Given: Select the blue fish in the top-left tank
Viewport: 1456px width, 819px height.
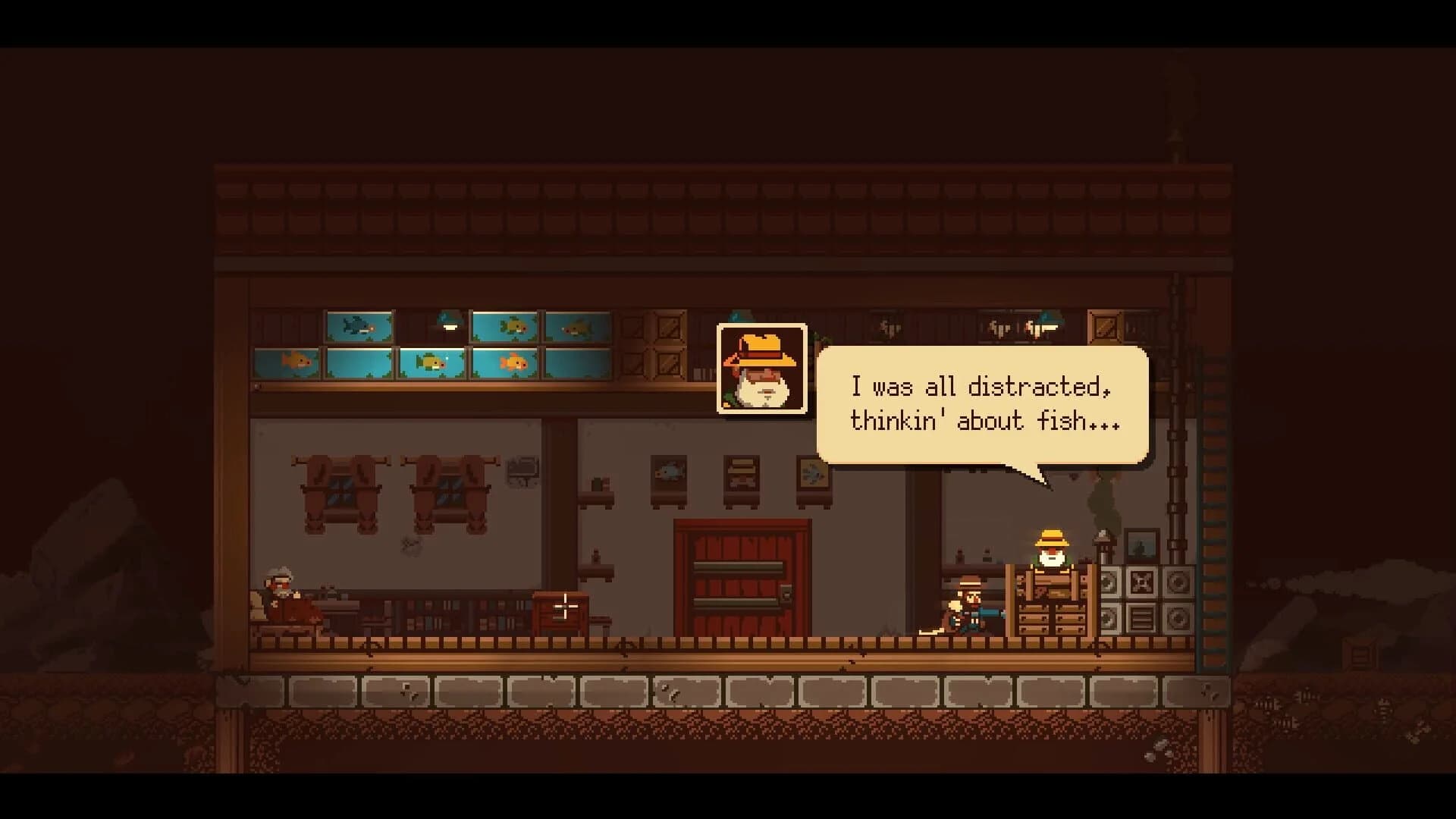Looking at the screenshot, I should (356, 326).
